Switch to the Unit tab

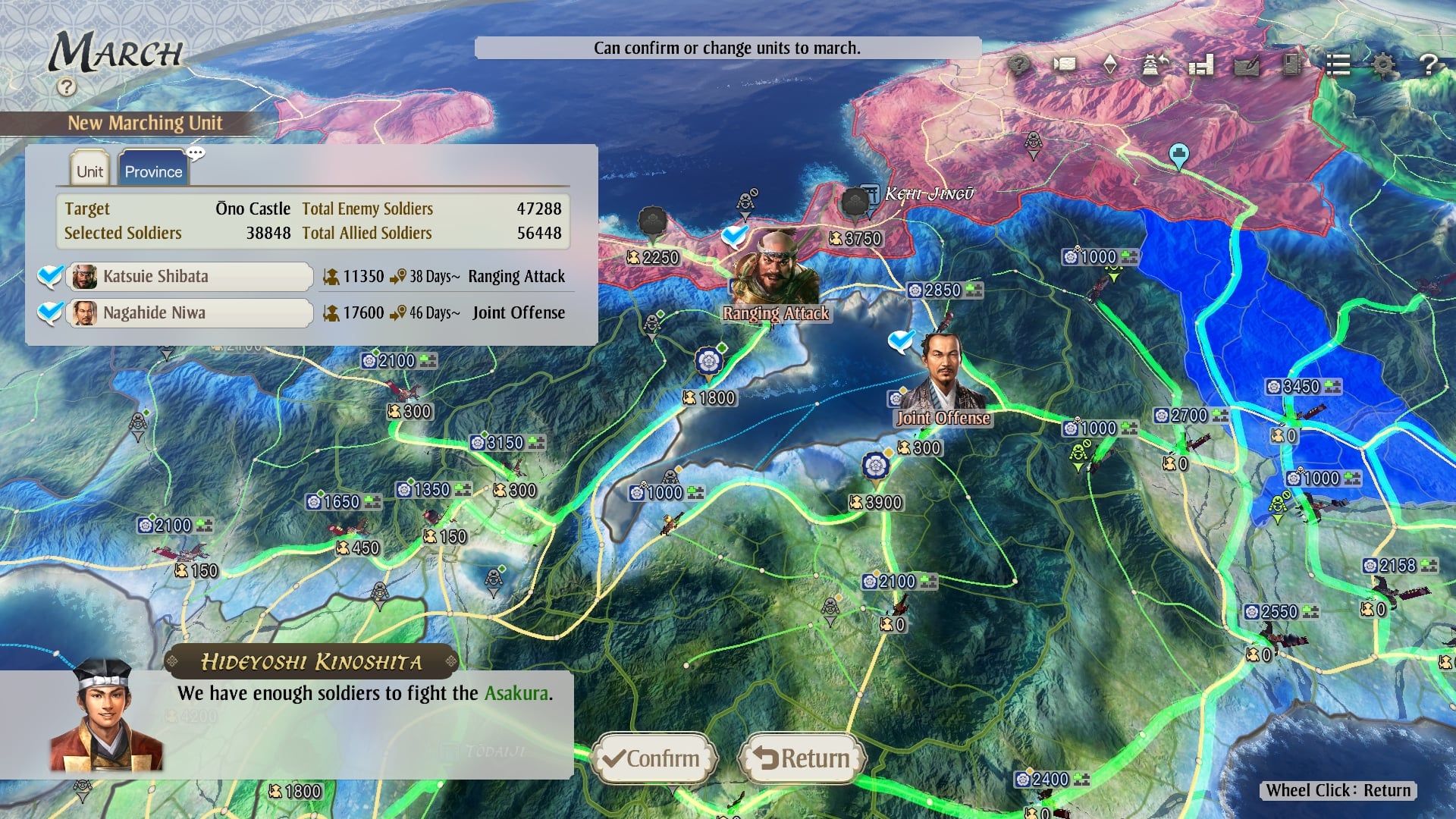(89, 171)
